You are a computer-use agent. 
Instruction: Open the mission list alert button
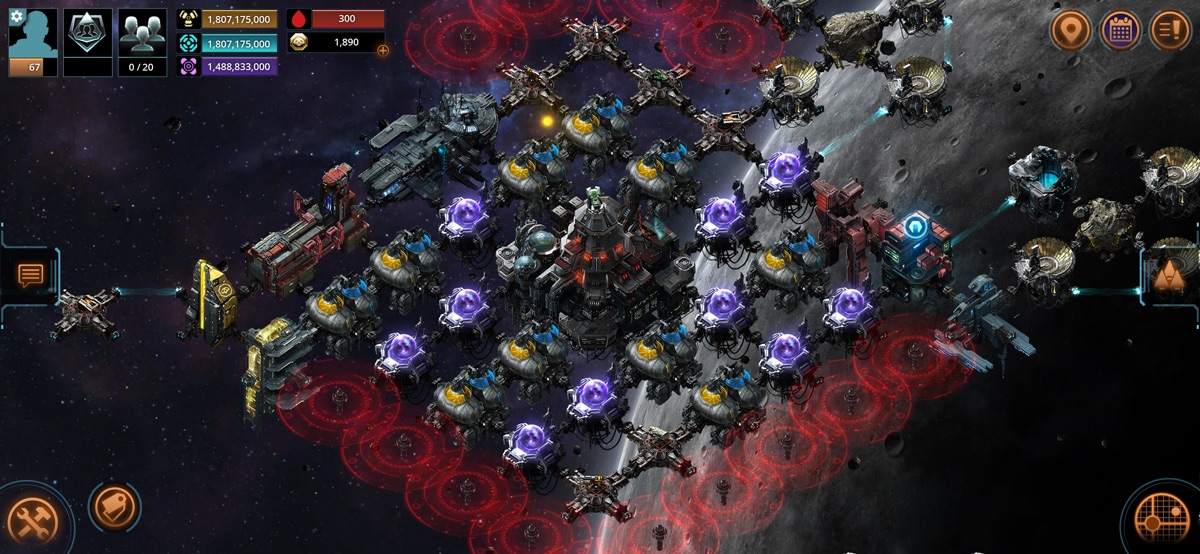point(1170,30)
